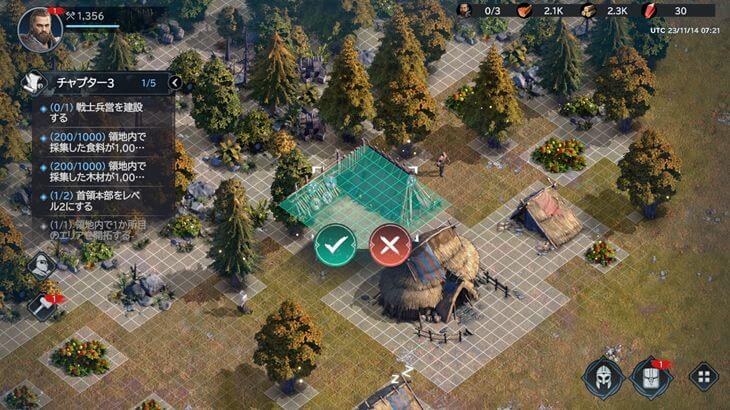
Task: Tap the red gem currency counter
Action: pos(665,11)
